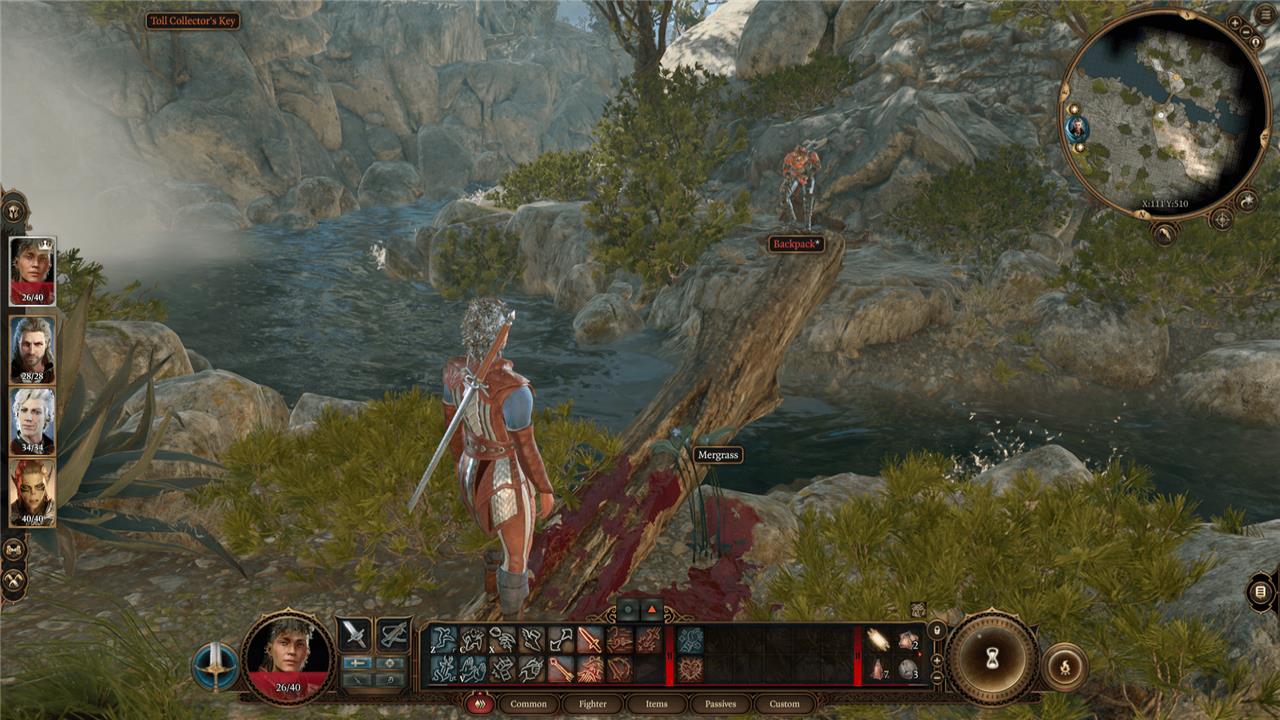
Task: Show the Items hotbar tab
Action: (x=656, y=704)
